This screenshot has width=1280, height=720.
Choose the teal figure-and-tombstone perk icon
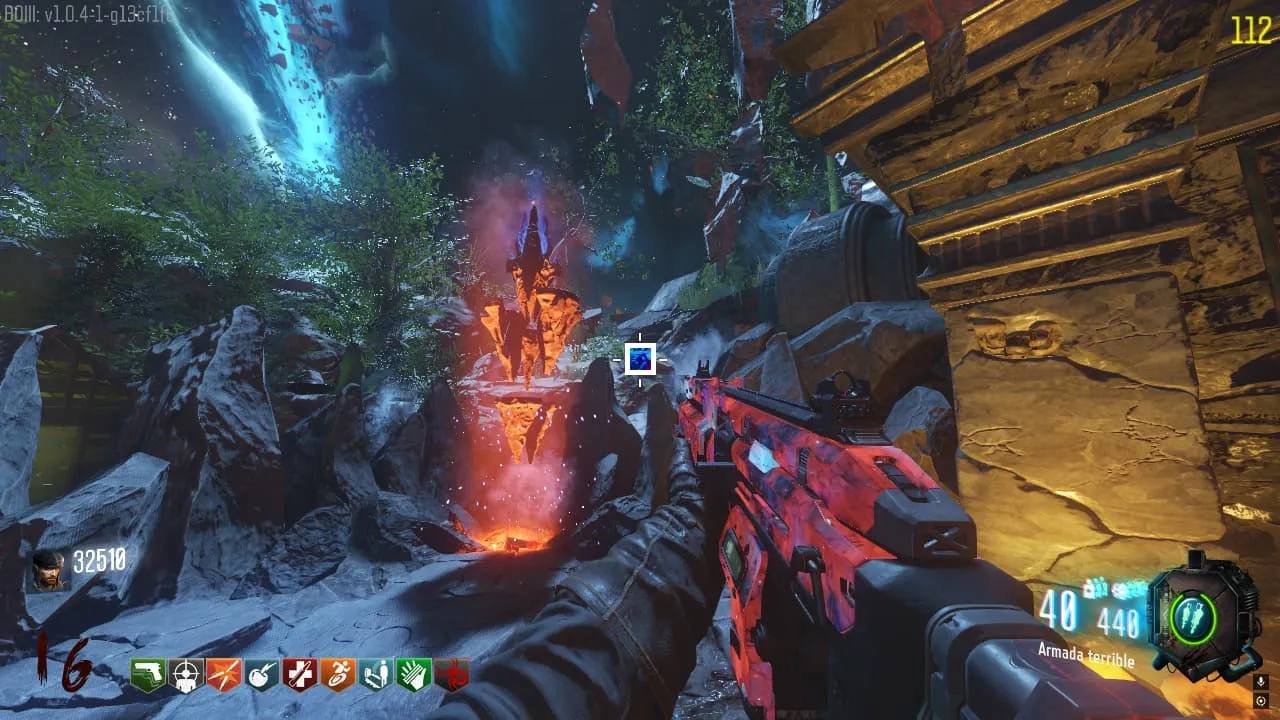376,675
